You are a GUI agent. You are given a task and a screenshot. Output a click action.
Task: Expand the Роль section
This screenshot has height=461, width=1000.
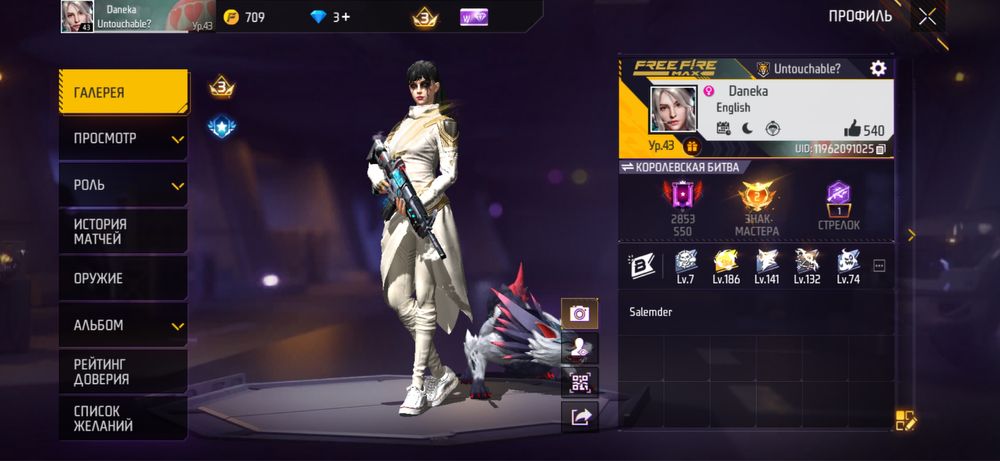coord(123,185)
